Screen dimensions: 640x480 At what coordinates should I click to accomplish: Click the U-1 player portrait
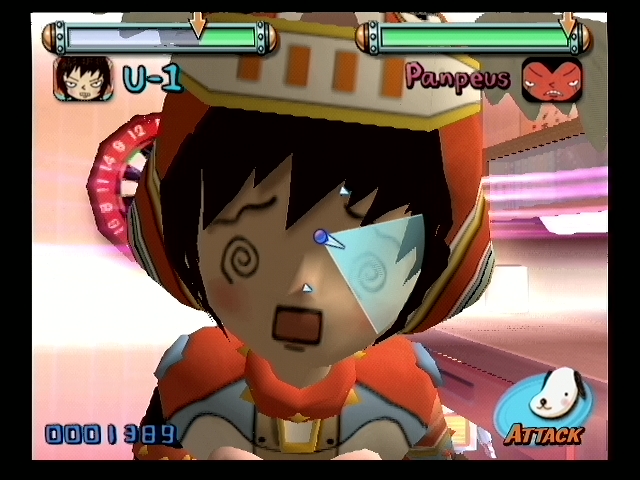[83, 78]
